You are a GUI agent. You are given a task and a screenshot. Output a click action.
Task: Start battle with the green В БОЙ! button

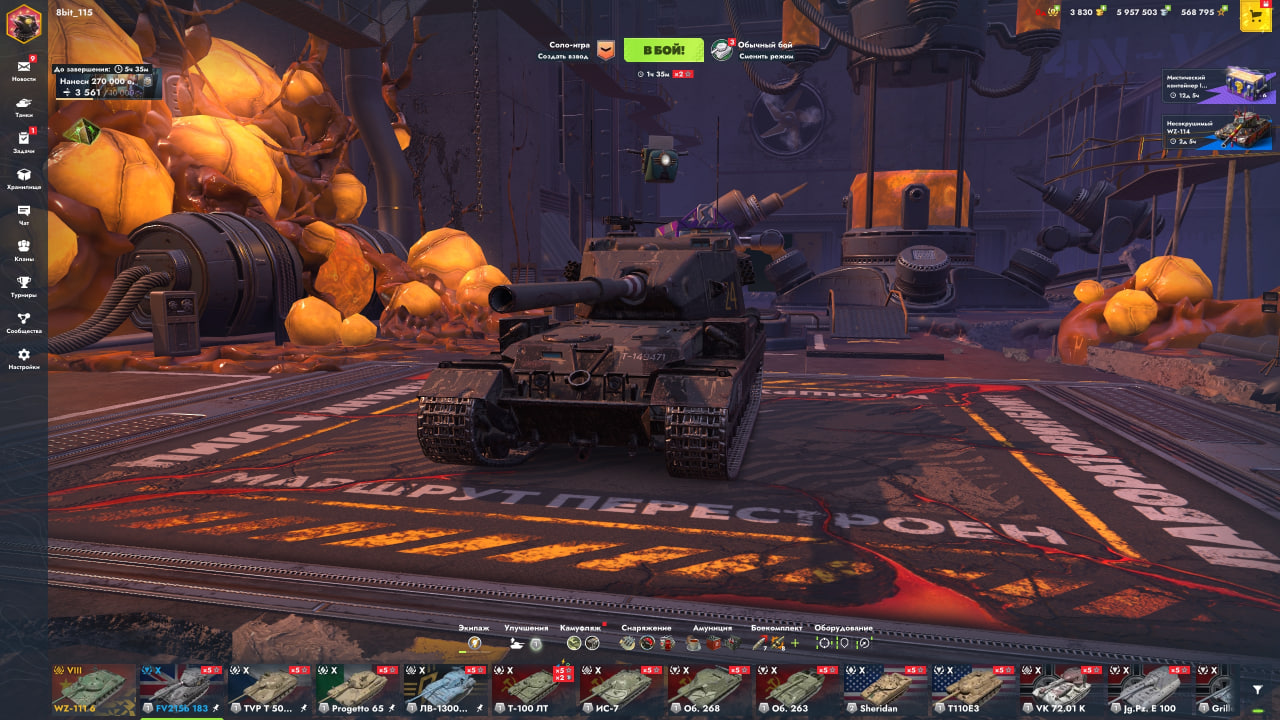point(663,50)
